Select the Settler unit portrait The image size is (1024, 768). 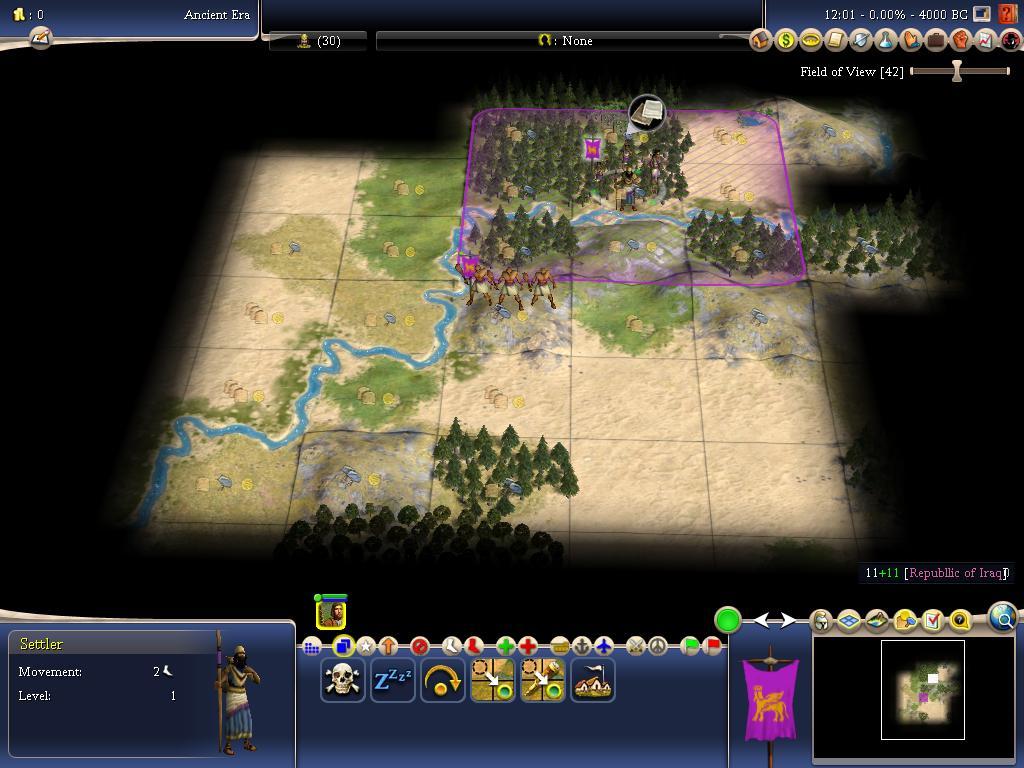point(331,614)
